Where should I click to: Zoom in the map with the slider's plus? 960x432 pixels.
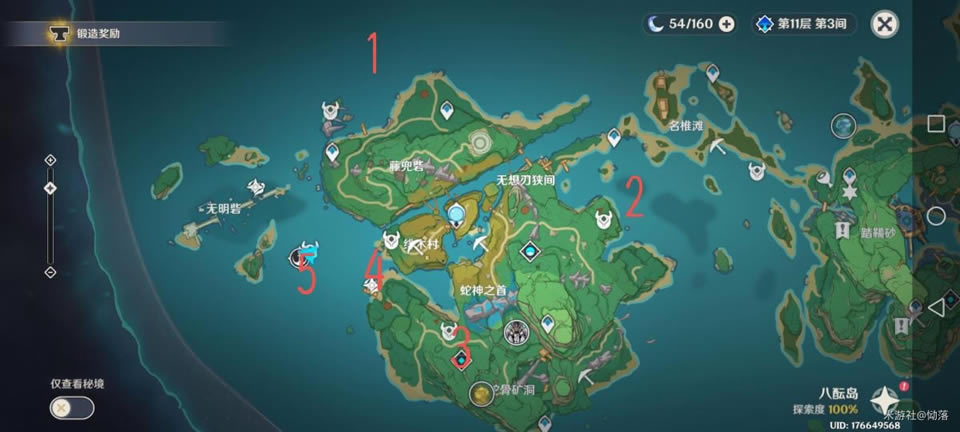(x=50, y=160)
